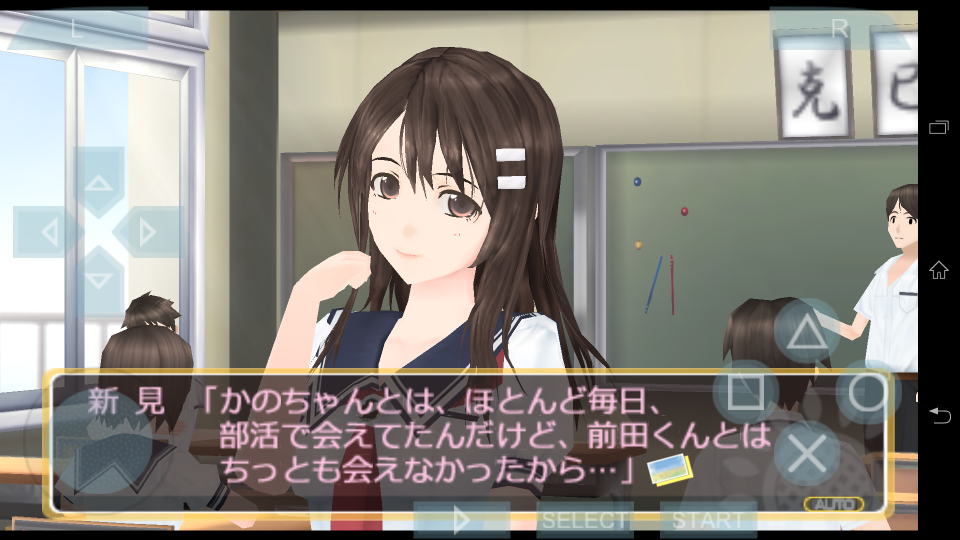Go to the Android home screen

point(938,270)
